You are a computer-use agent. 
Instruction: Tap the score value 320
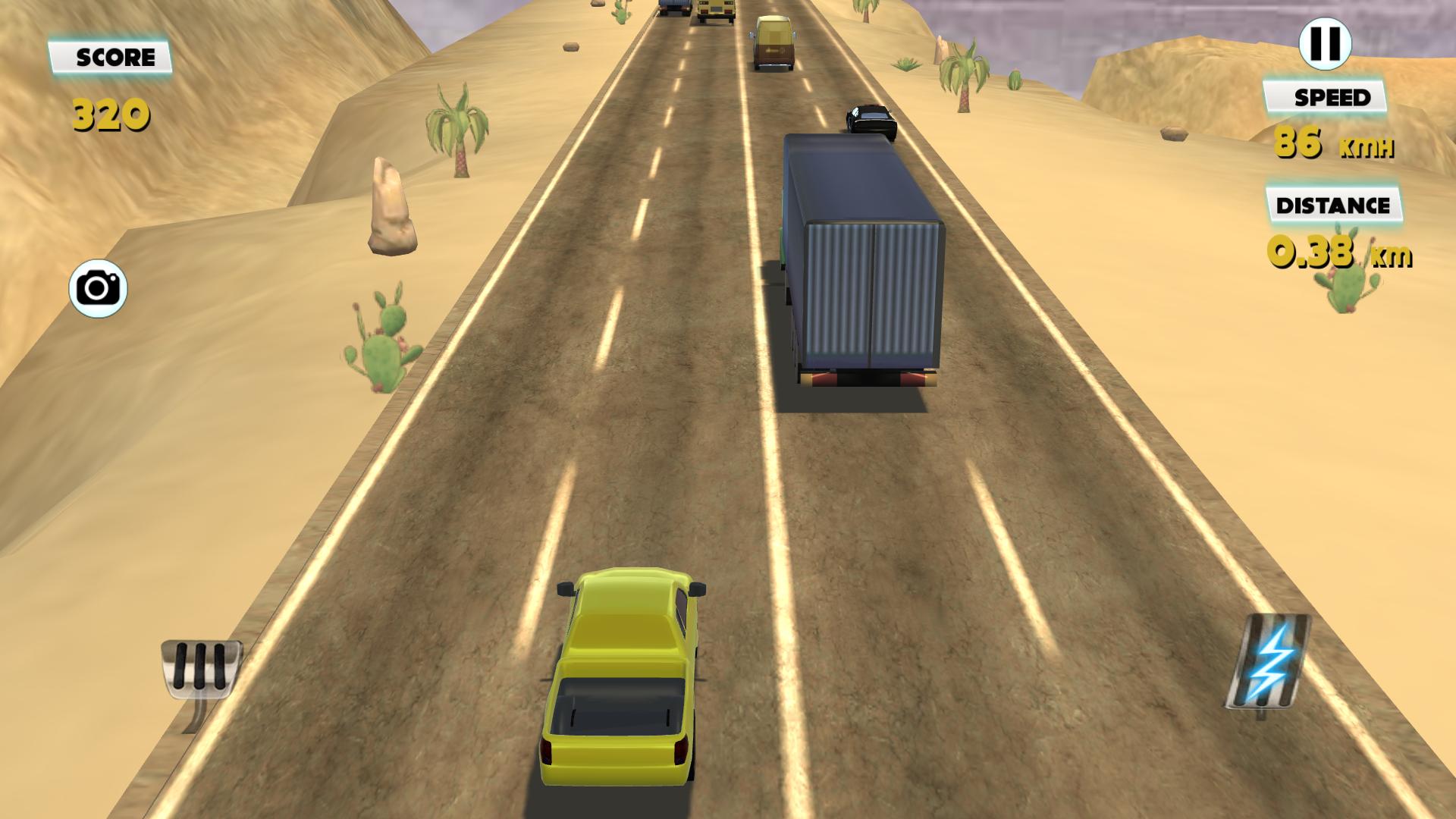110,114
